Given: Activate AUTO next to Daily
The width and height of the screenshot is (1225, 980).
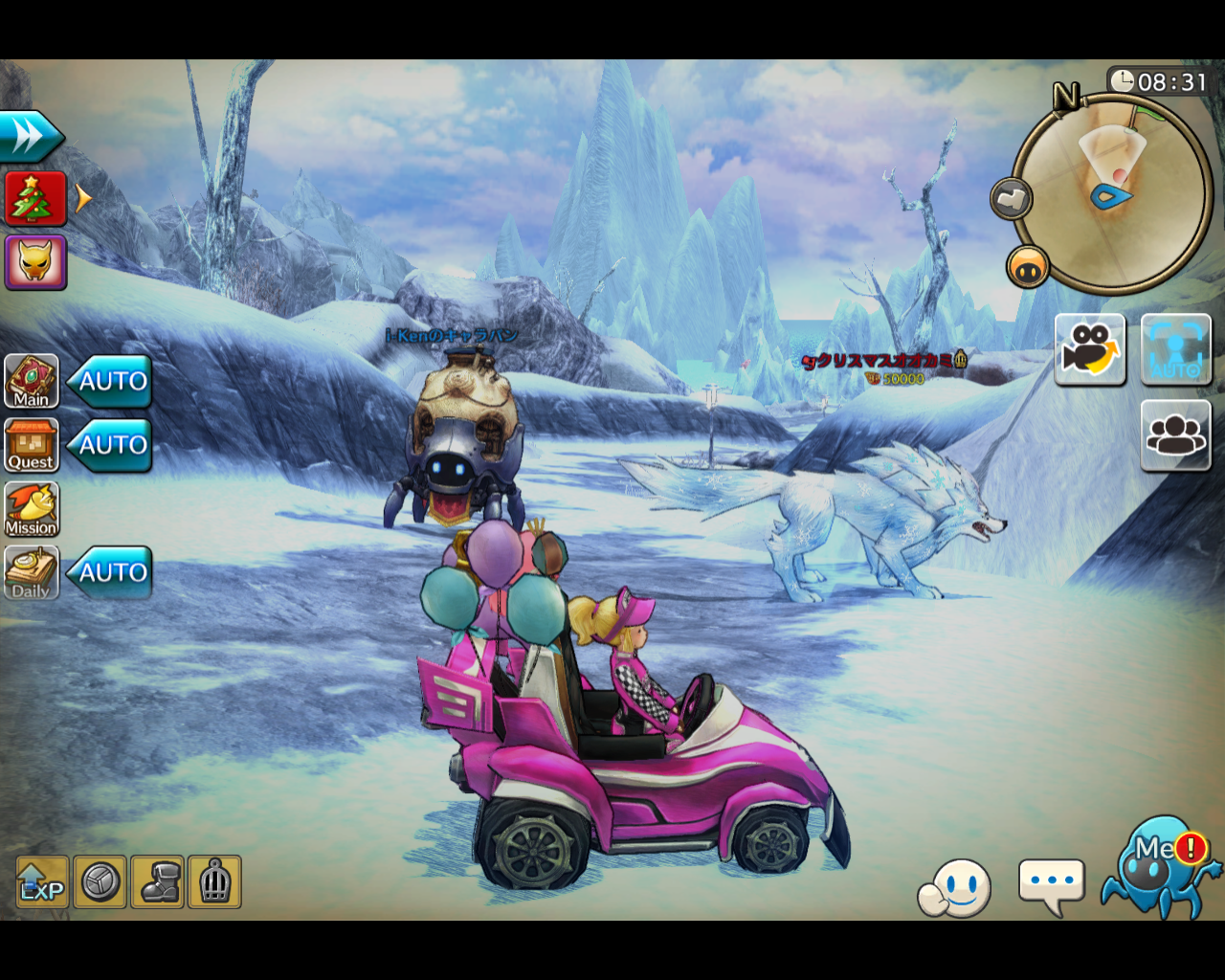Looking at the screenshot, I should coord(111,572).
